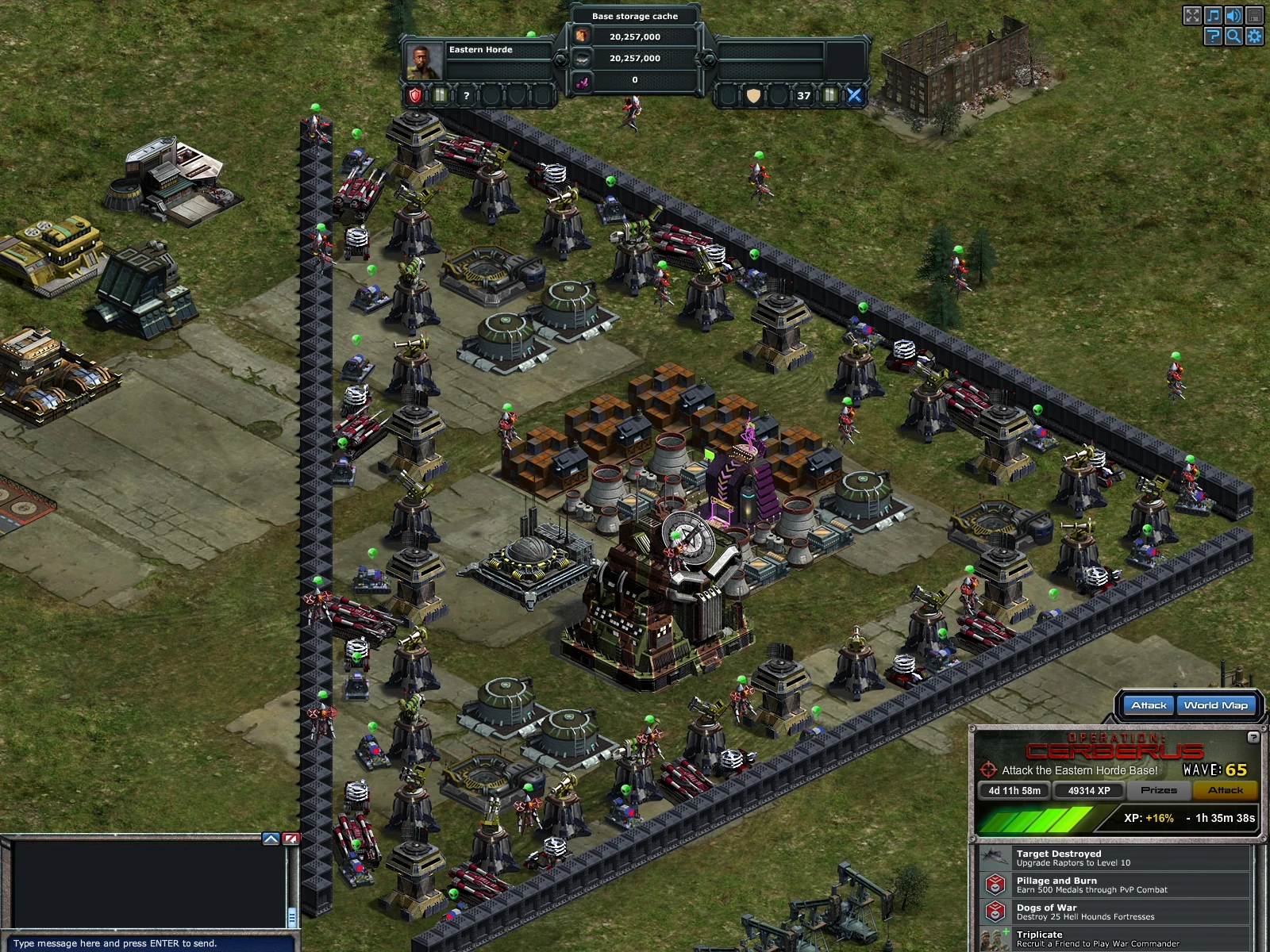This screenshot has height=952, width=1270.
Task: Mute the game music note icon
Action: tap(1213, 15)
